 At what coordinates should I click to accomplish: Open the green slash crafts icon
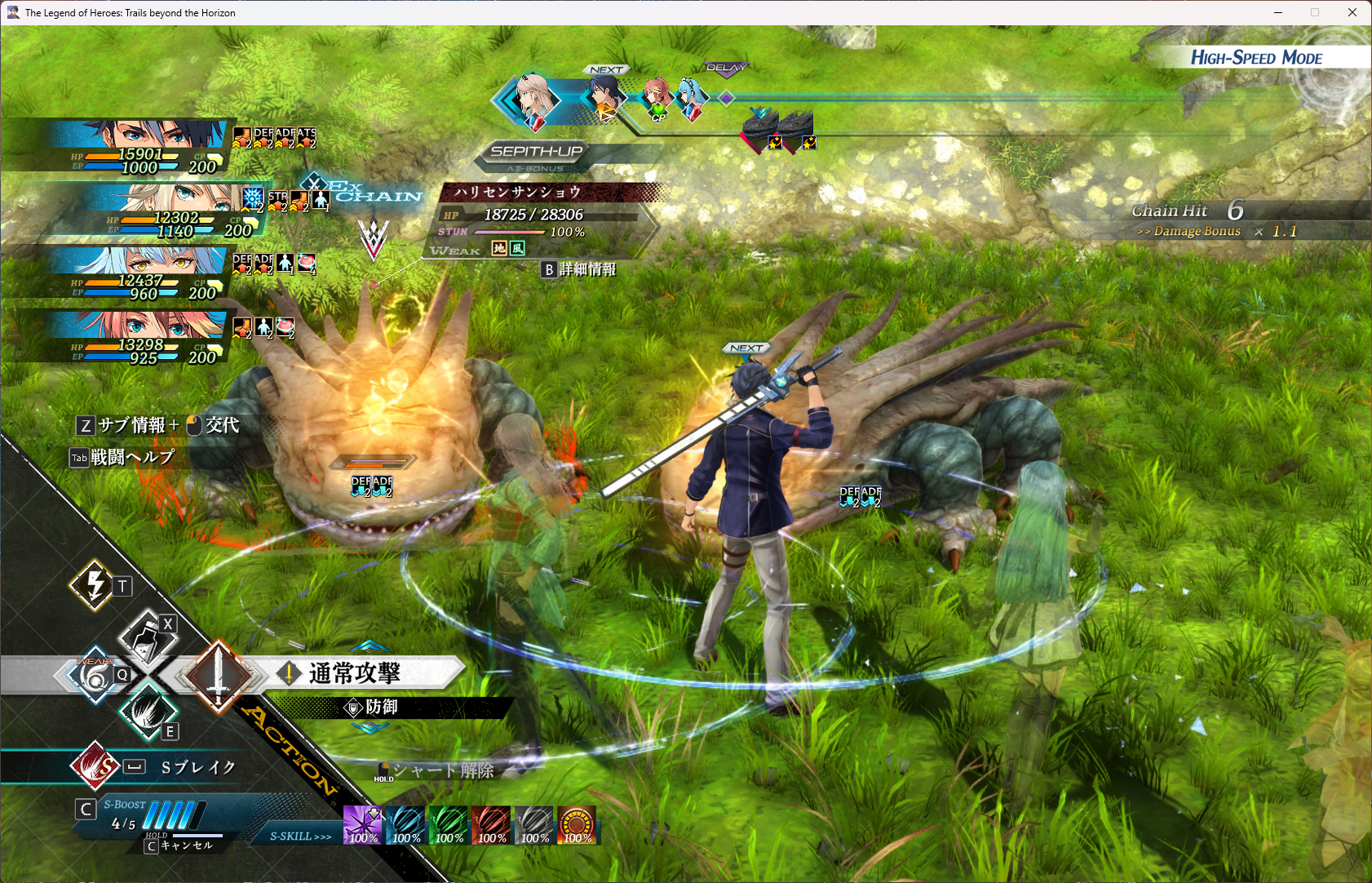147,711
